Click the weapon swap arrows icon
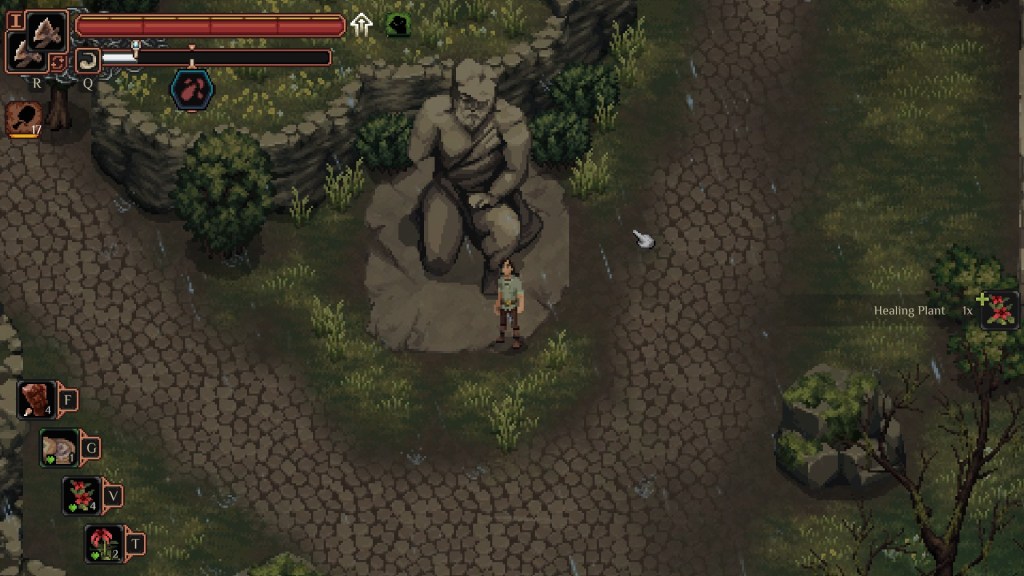The image size is (1024, 576). (58, 62)
